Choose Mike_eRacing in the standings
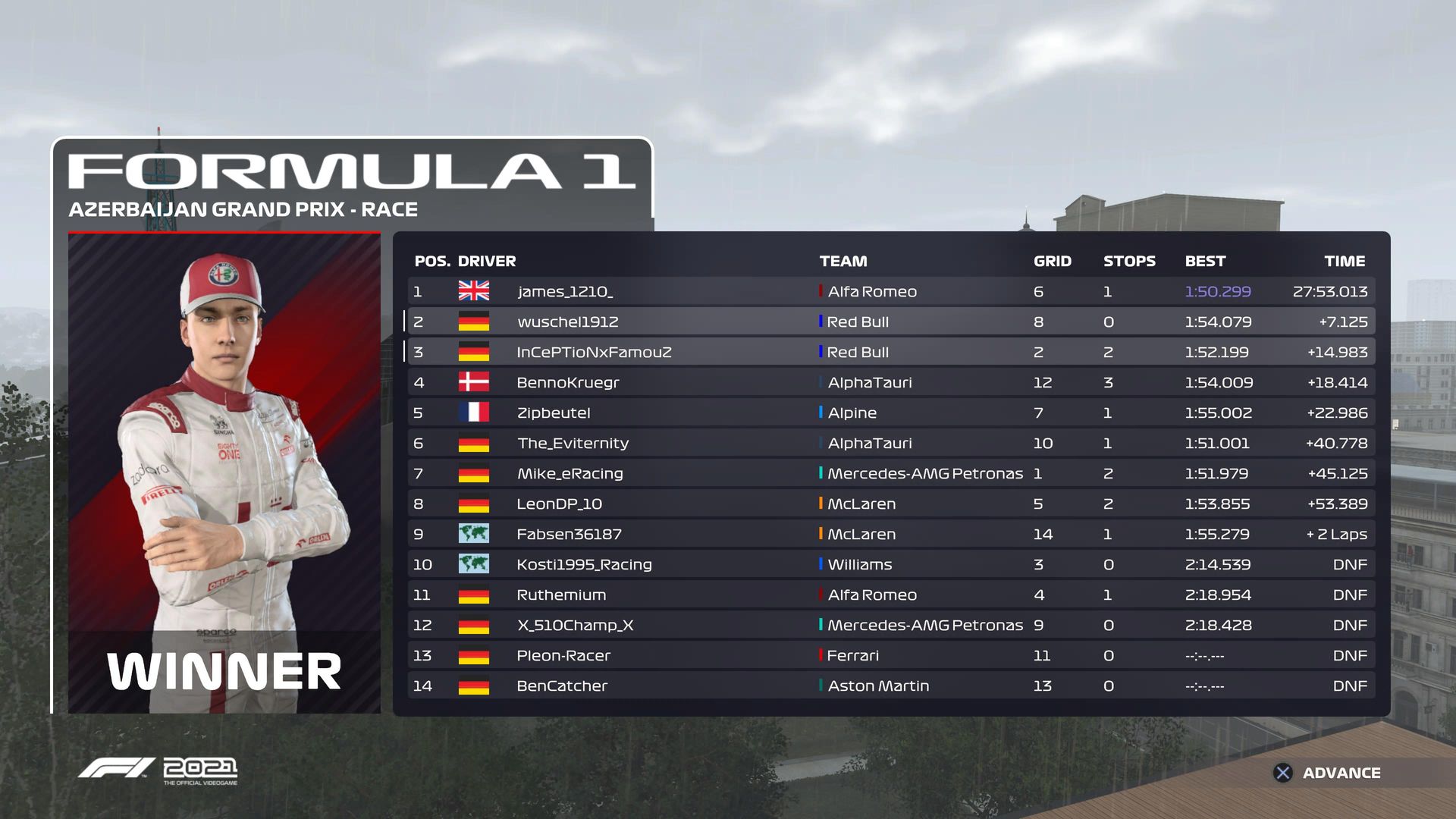Screen dimensions: 1456x819 (890, 473)
